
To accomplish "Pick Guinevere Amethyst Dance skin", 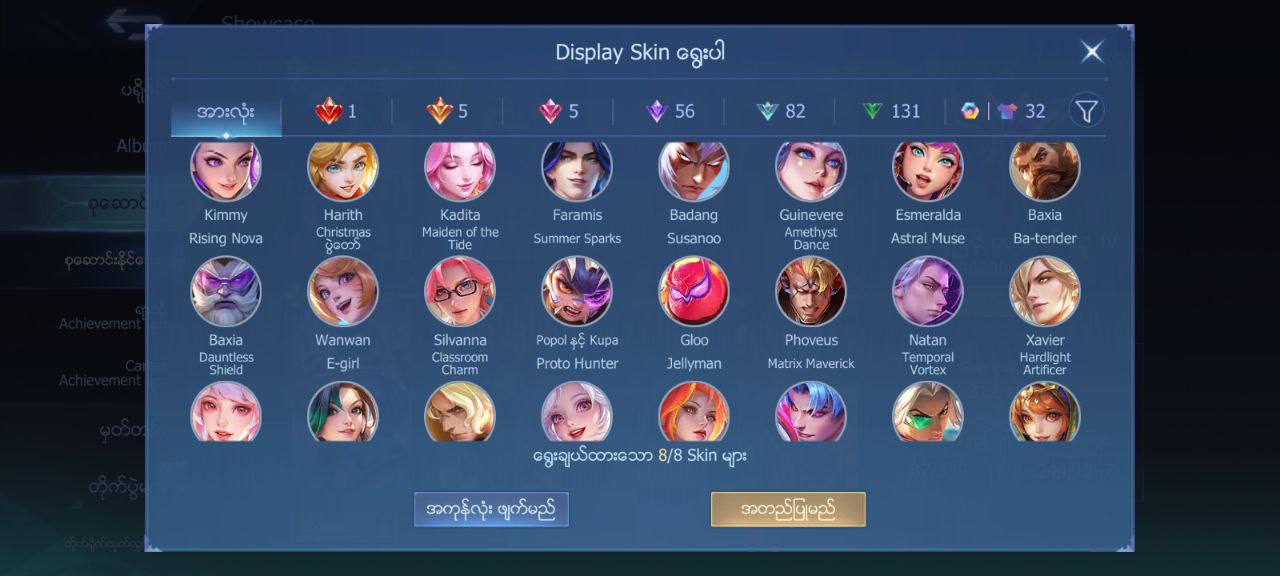I will [x=811, y=170].
